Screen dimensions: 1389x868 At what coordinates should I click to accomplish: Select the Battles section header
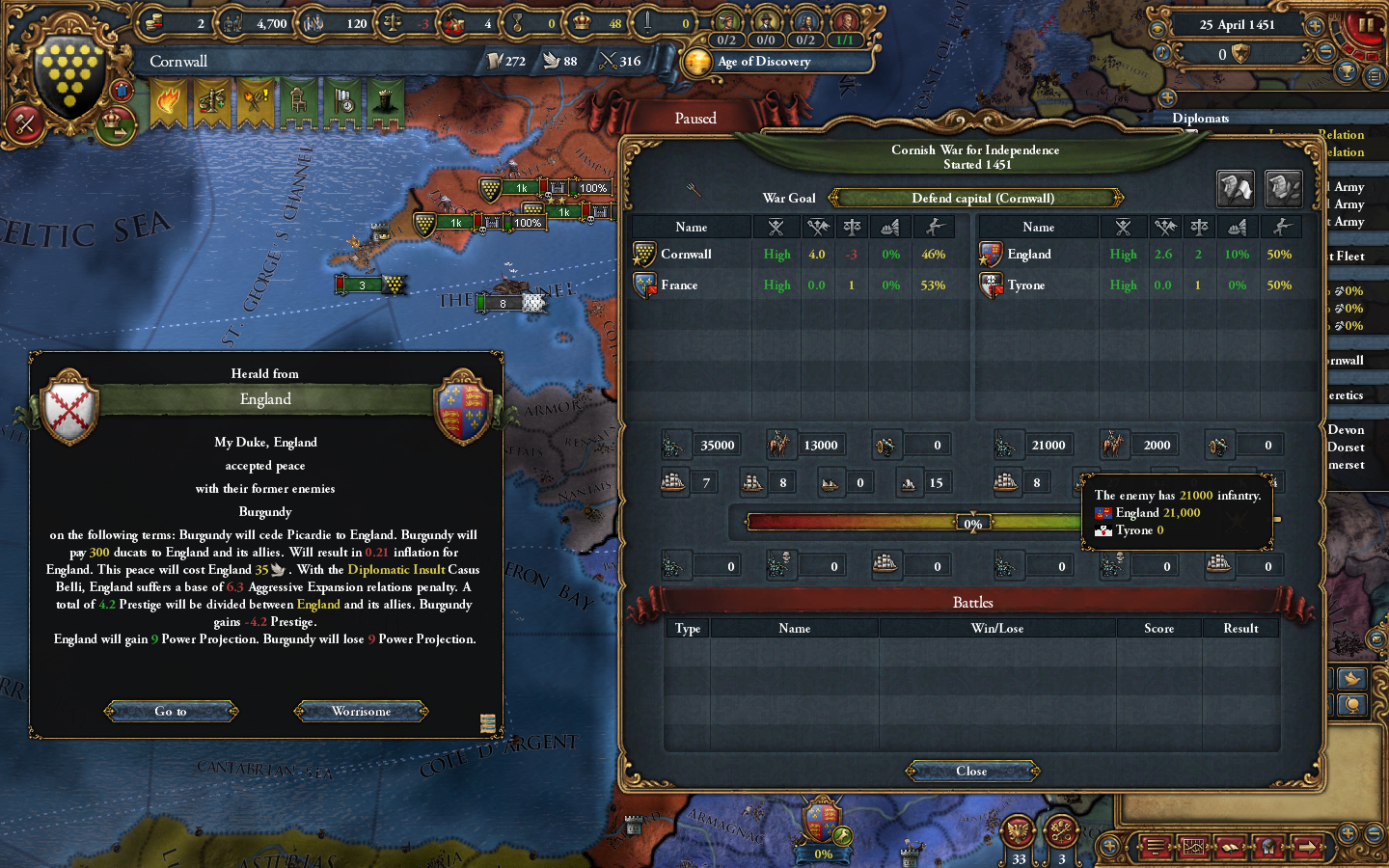point(972,602)
